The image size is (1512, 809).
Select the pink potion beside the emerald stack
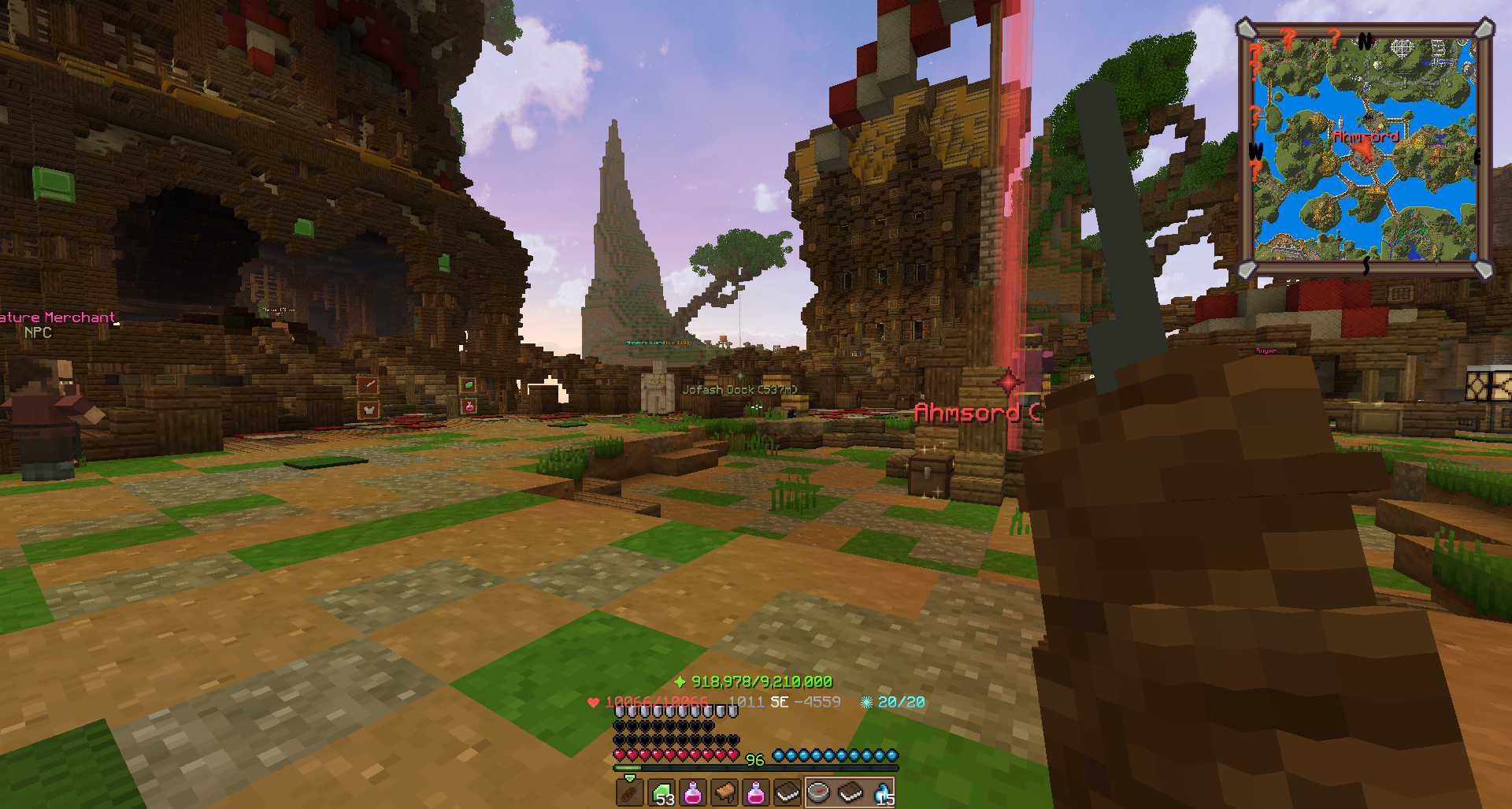click(693, 792)
